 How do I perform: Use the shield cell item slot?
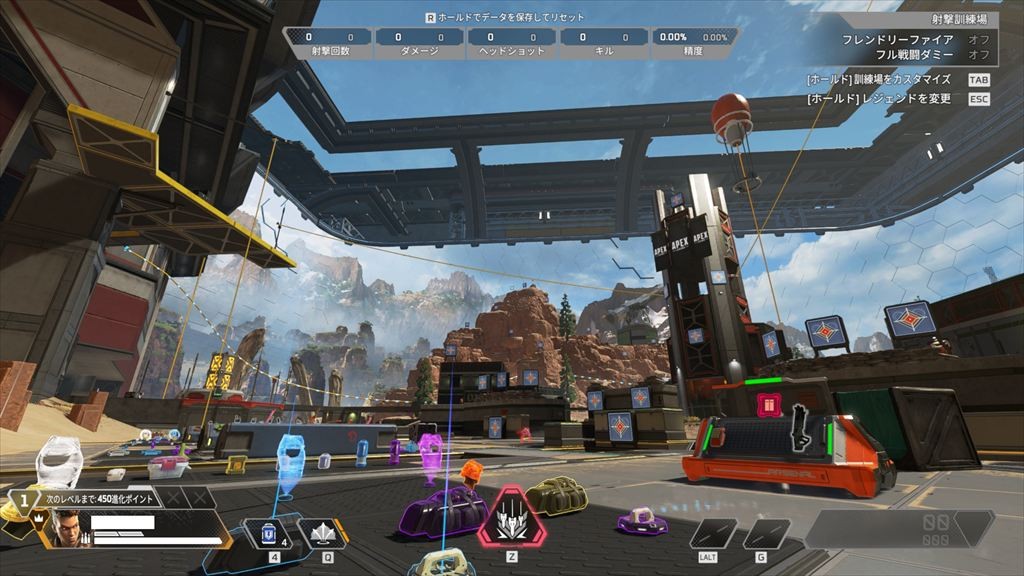pos(268,534)
